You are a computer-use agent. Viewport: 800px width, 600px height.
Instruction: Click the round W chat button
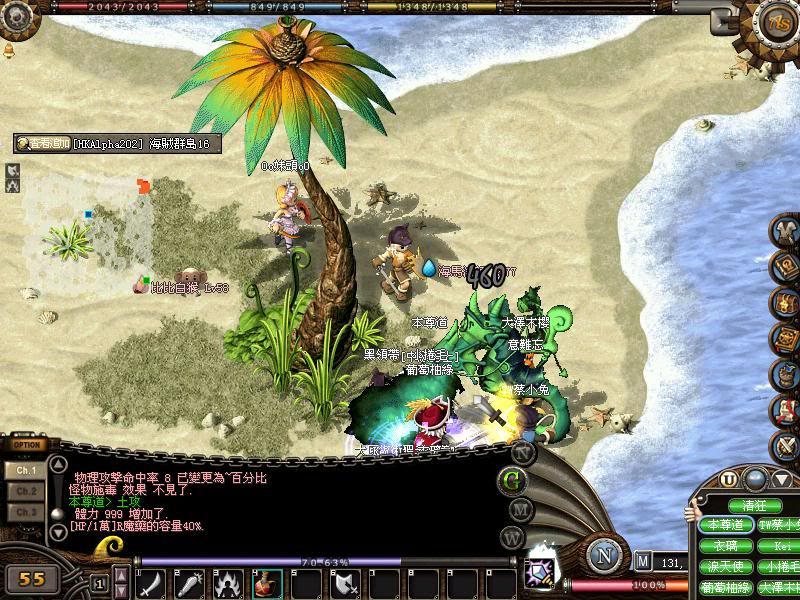pyautogui.click(x=512, y=537)
